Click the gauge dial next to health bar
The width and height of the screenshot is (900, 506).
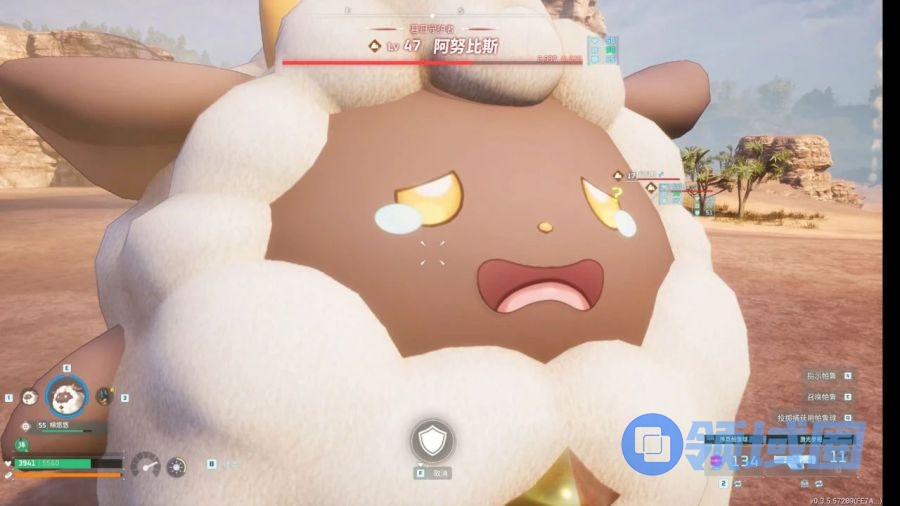[x=146, y=465]
